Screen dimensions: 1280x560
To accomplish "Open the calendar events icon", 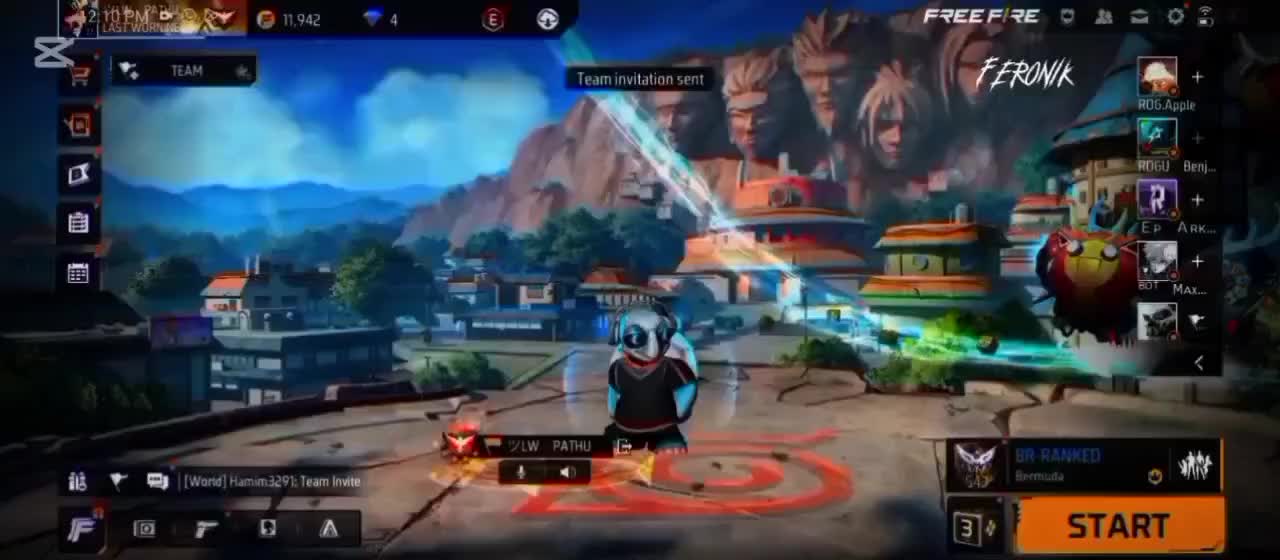I will (x=78, y=273).
